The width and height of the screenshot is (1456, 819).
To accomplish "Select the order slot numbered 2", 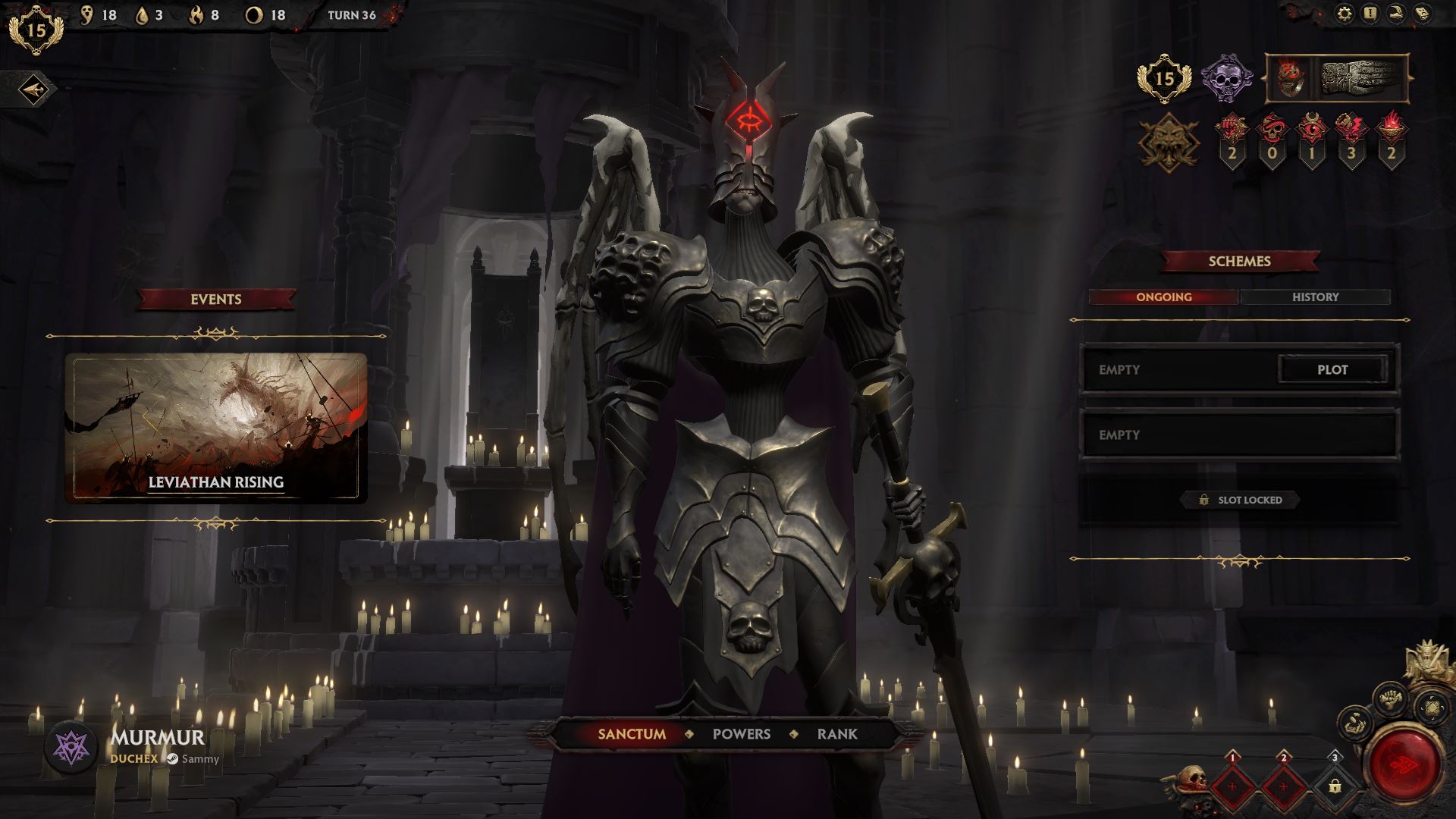I will (x=1283, y=786).
